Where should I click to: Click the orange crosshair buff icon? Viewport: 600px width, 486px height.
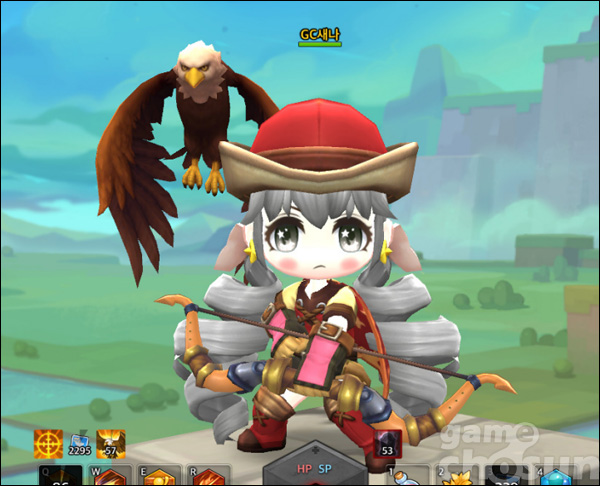click(x=48, y=444)
